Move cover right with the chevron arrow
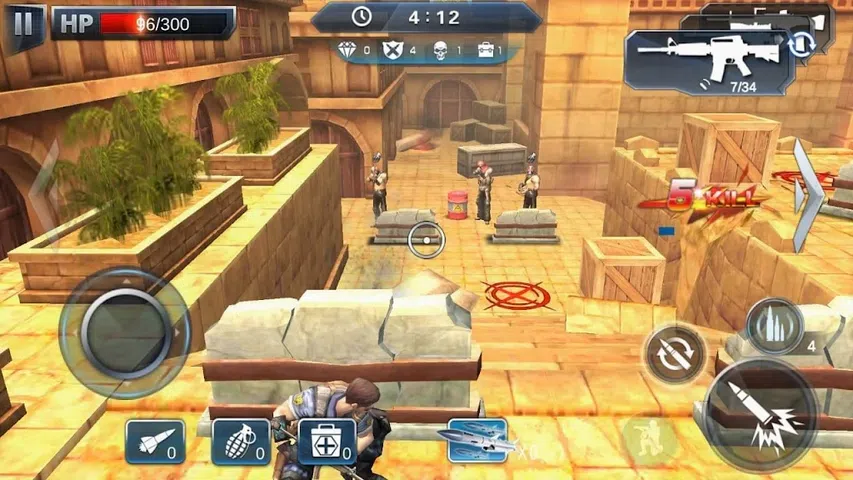The height and width of the screenshot is (480, 853). [809, 195]
